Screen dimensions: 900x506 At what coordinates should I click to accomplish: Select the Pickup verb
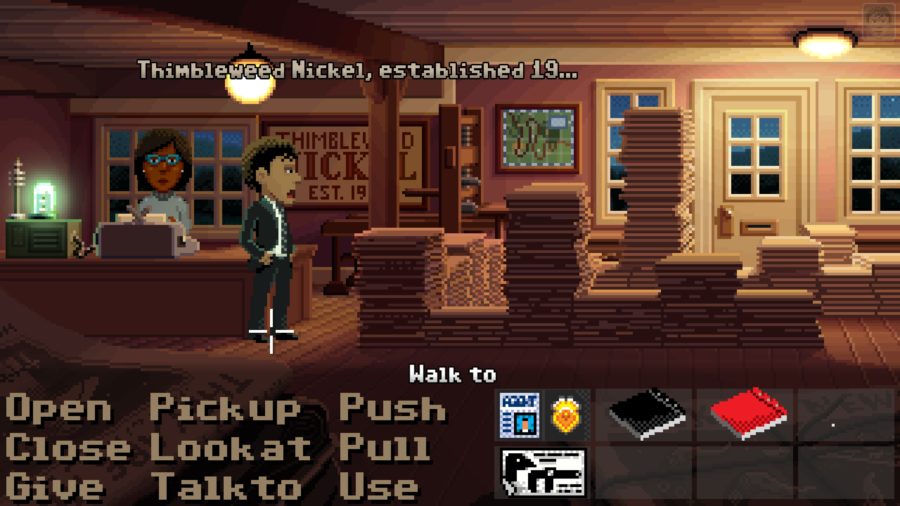[x=225, y=409]
